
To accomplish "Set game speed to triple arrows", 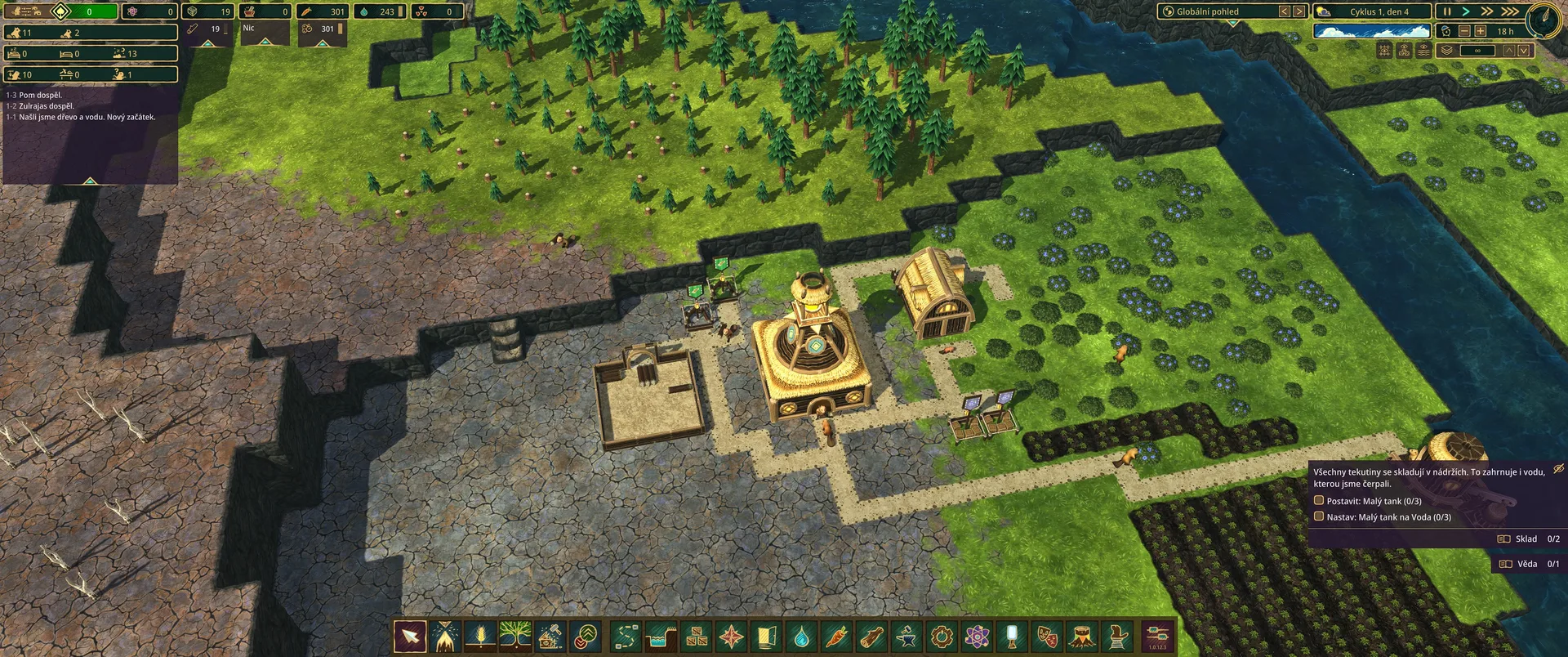I will (1511, 11).
